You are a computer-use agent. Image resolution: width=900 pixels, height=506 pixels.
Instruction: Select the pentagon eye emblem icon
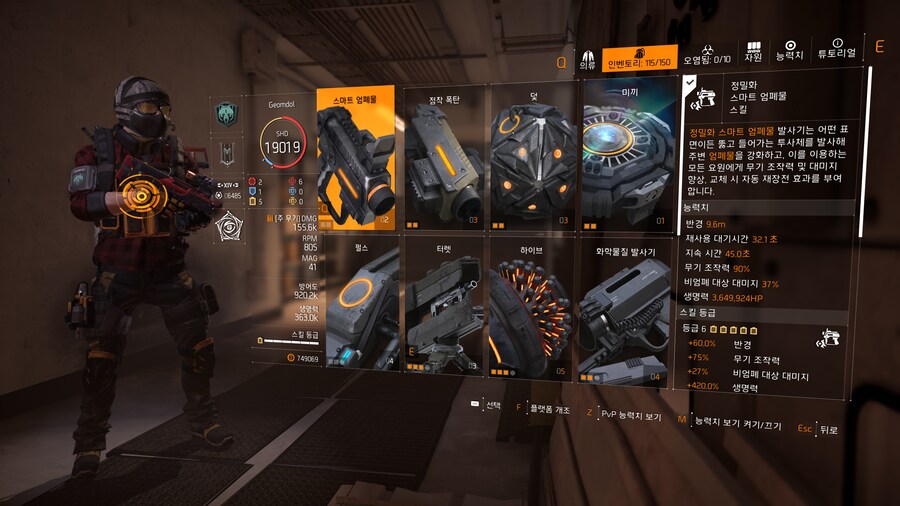tap(228, 228)
